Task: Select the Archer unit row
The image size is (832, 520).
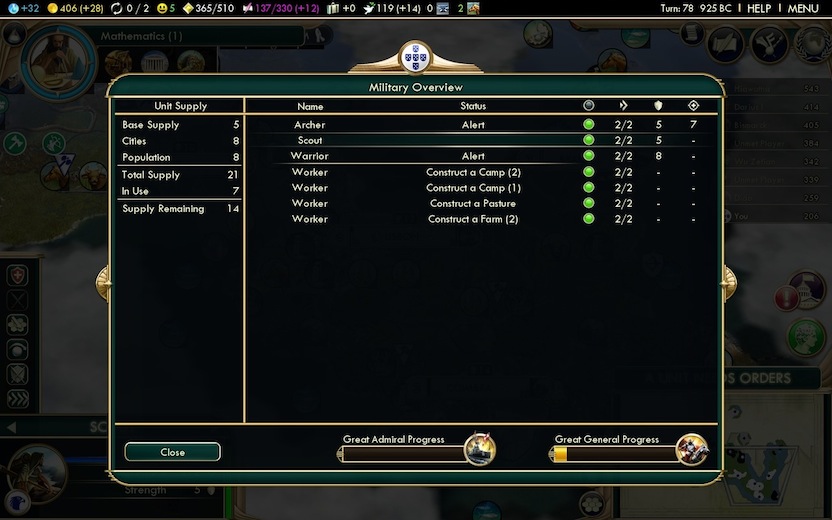Action: tap(310, 125)
